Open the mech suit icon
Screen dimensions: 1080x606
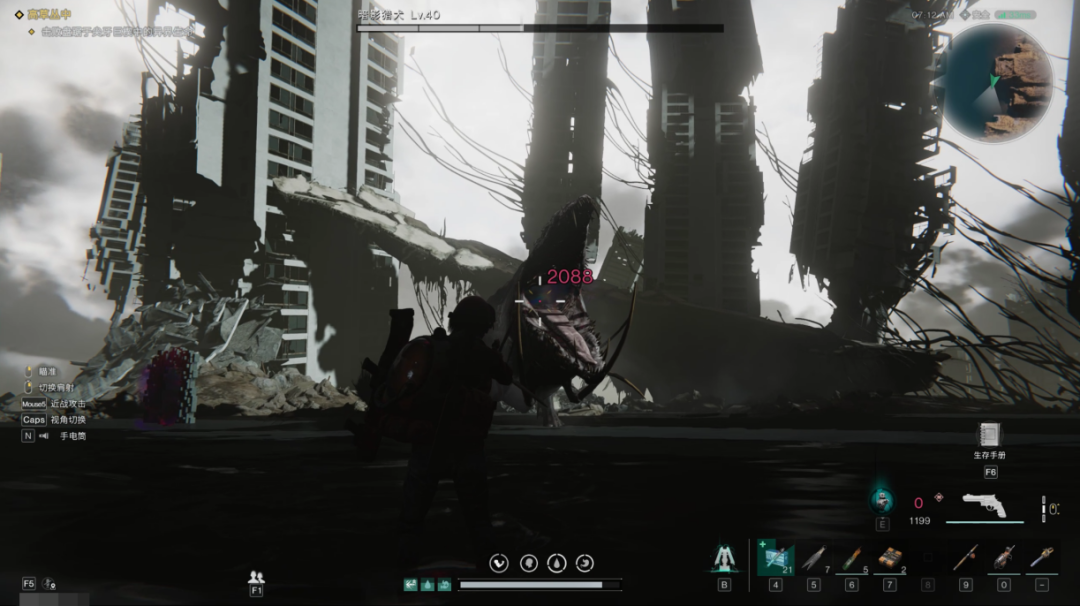pos(724,559)
